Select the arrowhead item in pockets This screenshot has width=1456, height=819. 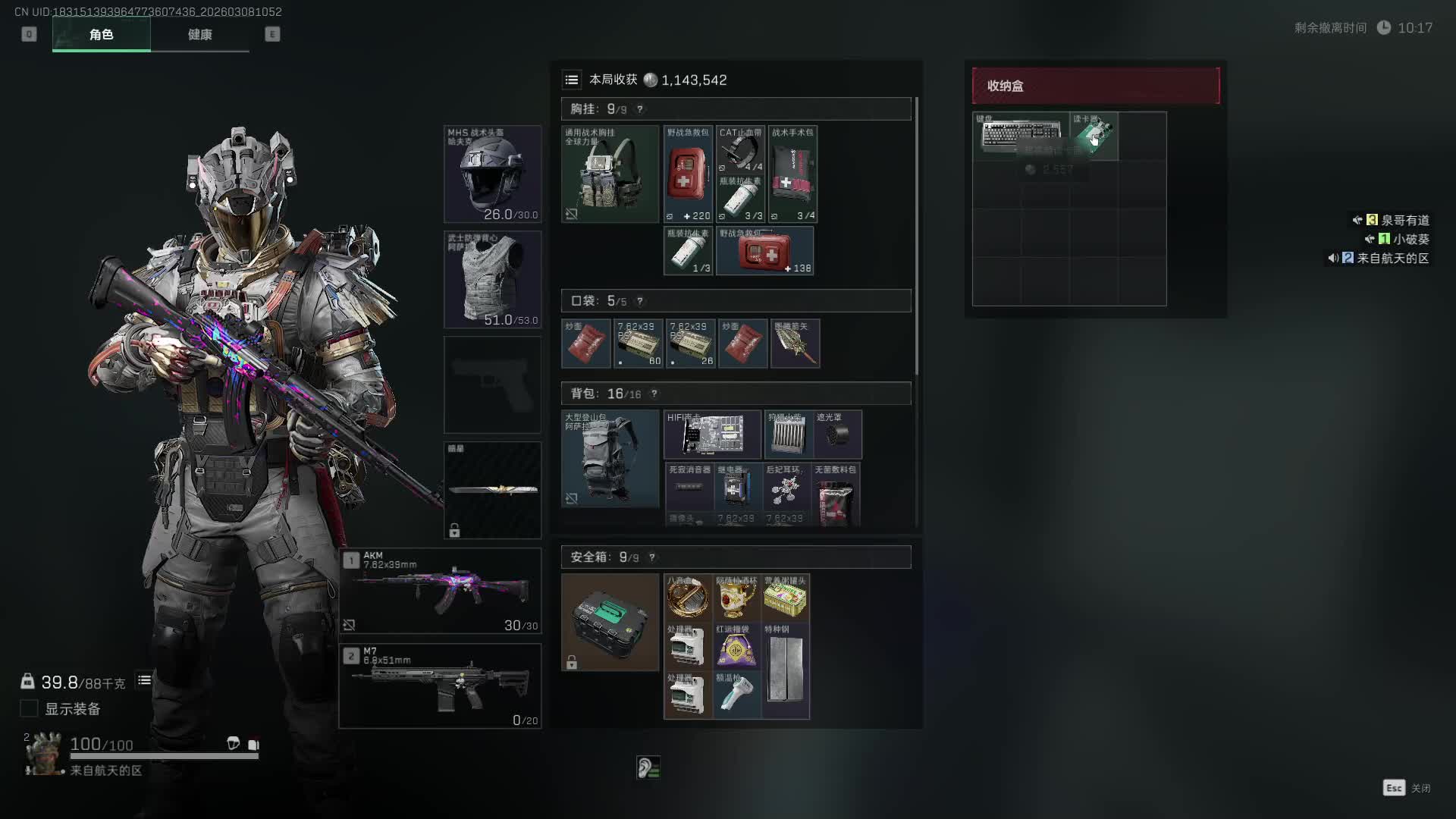795,344
